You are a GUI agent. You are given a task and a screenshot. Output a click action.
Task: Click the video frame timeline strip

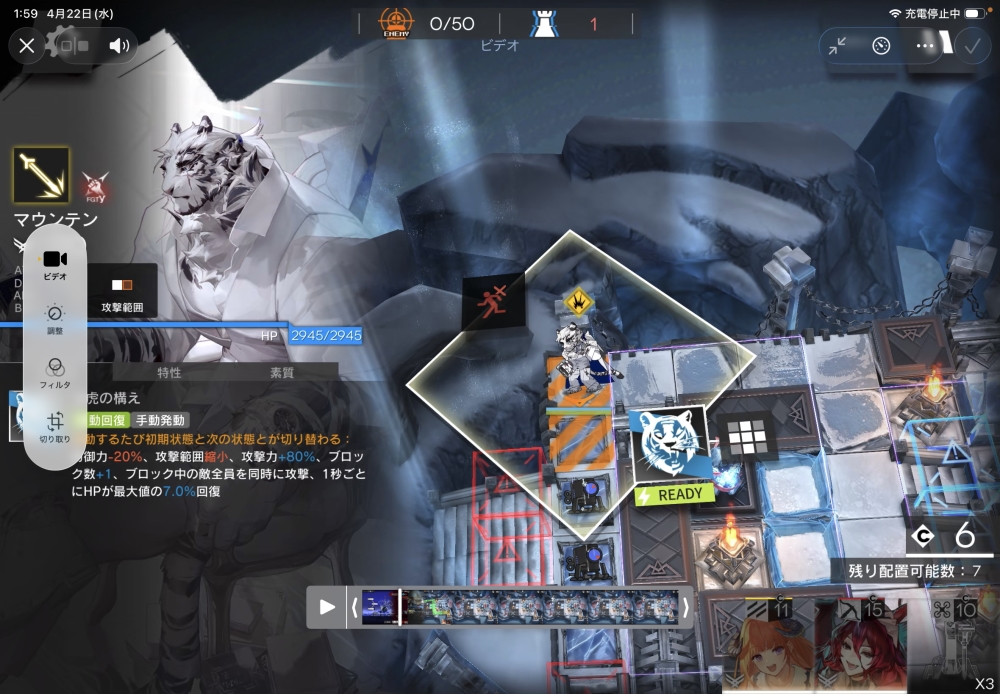tap(520, 606)
